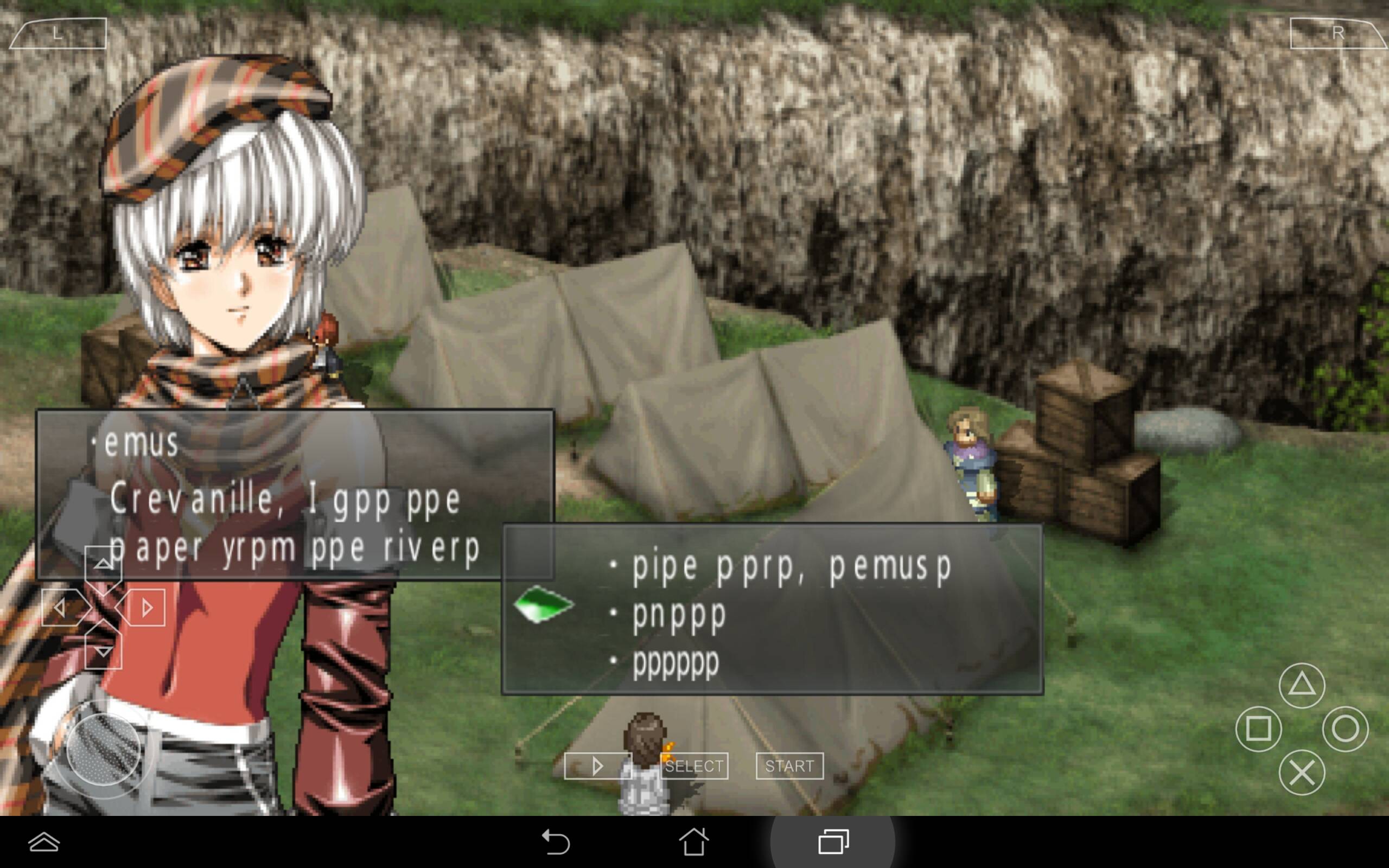Tap the D-pad up arrow
The image size is (1389, 868).
pos(103,564)
